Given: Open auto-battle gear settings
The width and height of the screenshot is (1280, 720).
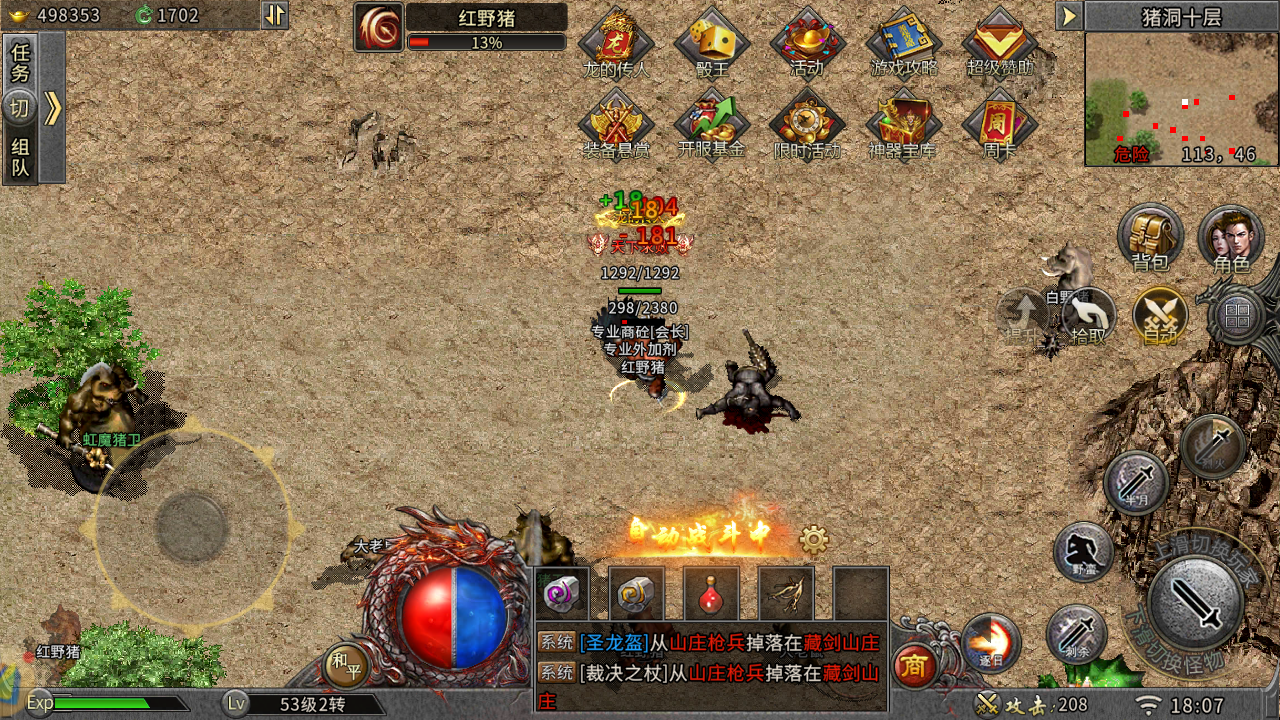Looking at the screenshot, I should click(814, 541).
